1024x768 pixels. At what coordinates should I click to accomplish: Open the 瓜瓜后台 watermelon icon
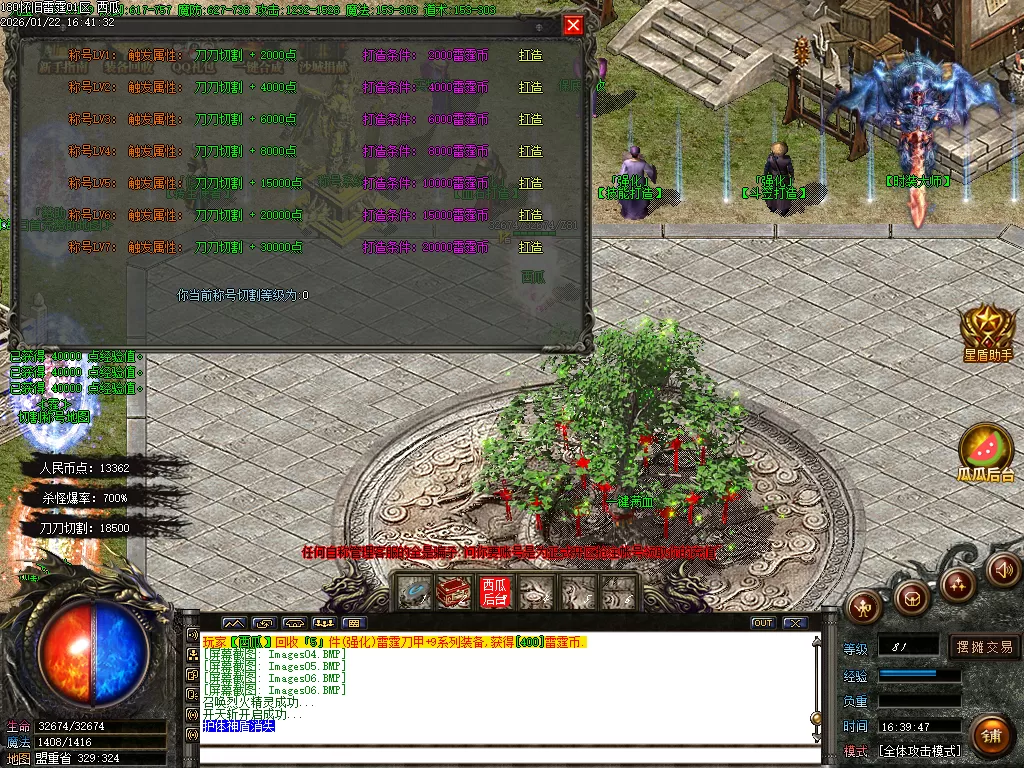[987, 452]
